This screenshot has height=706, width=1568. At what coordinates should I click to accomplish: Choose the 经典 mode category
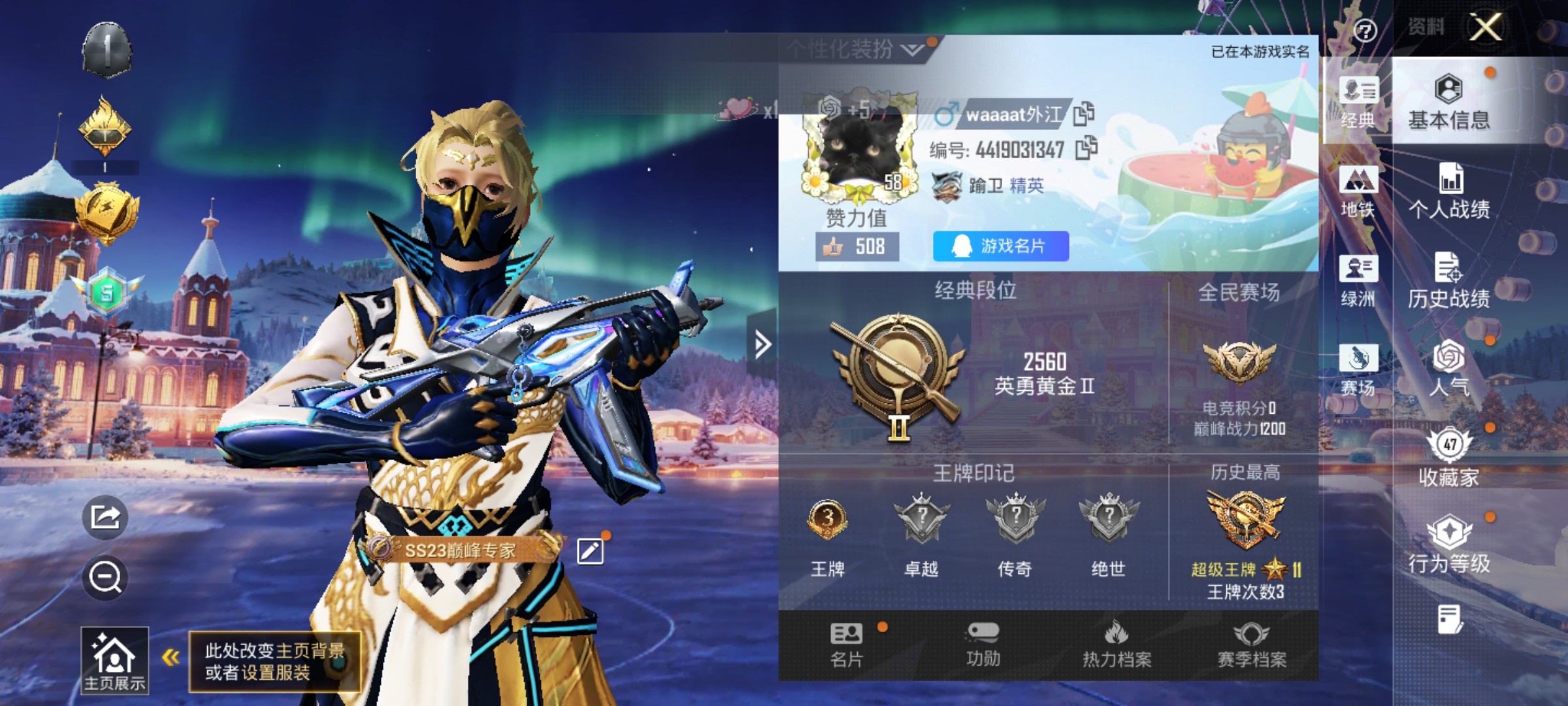click(x=1358, y=103)
